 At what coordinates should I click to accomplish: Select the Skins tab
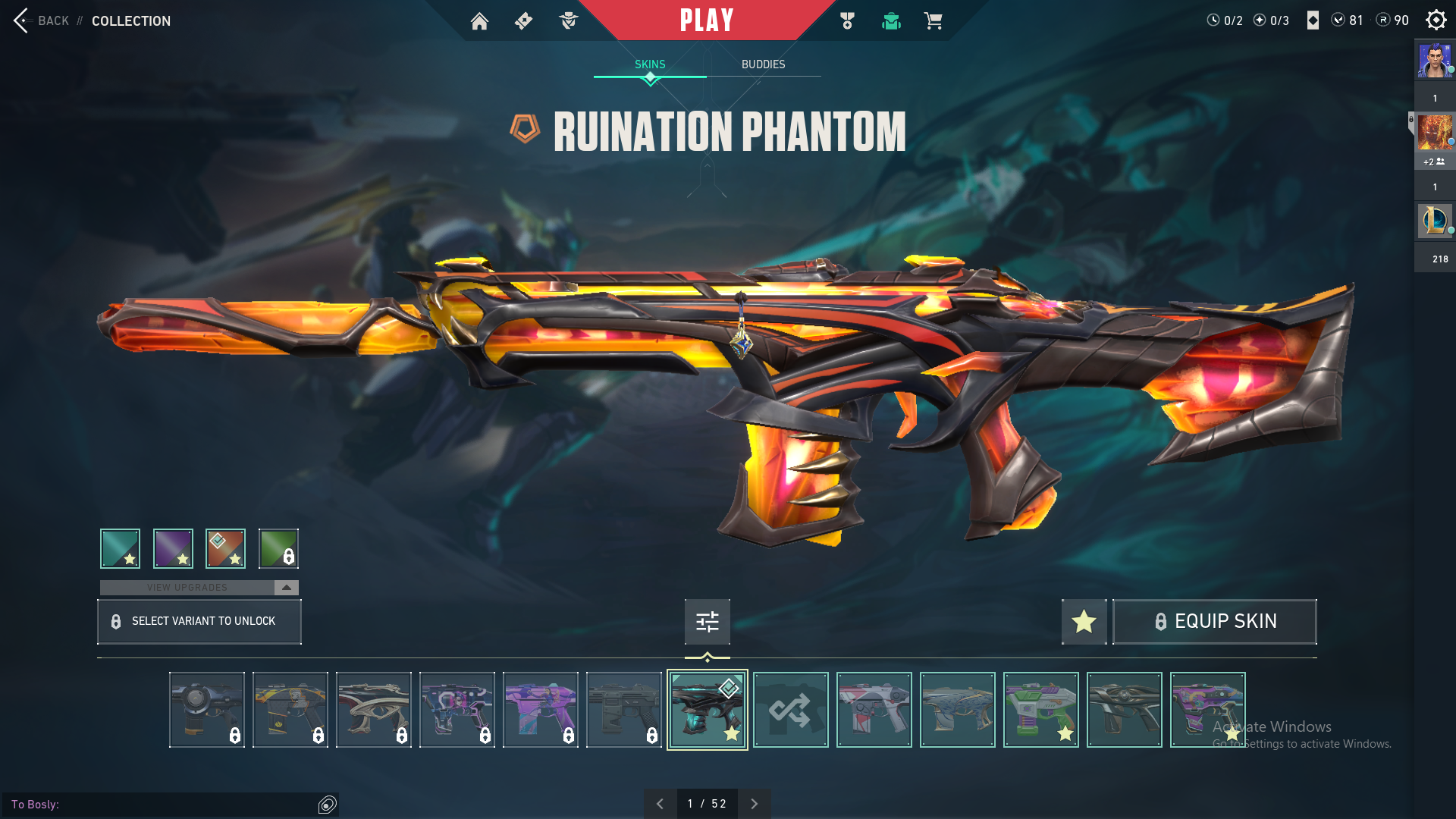point(650,64)
